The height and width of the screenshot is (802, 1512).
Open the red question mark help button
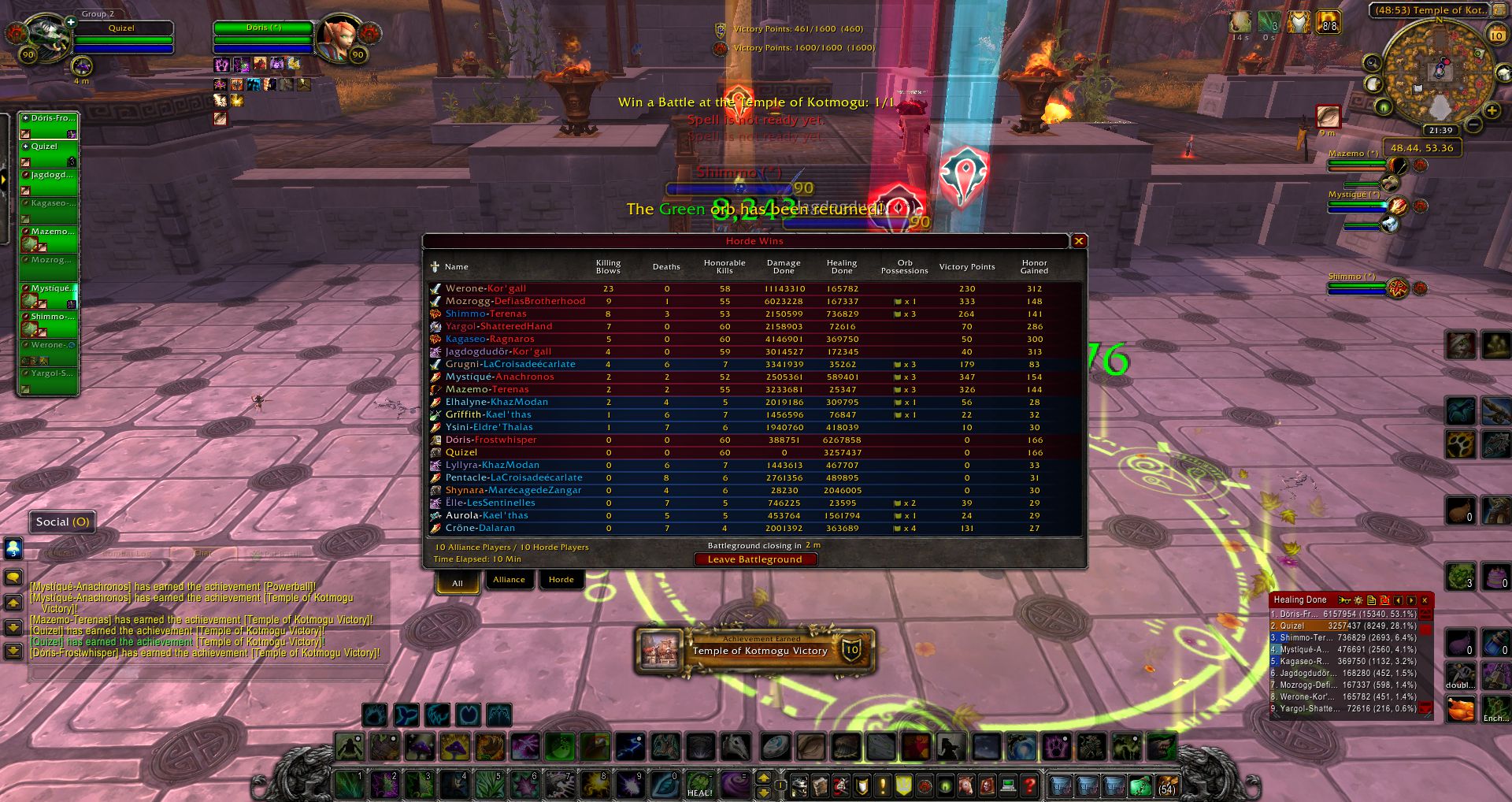(1028, 785)
